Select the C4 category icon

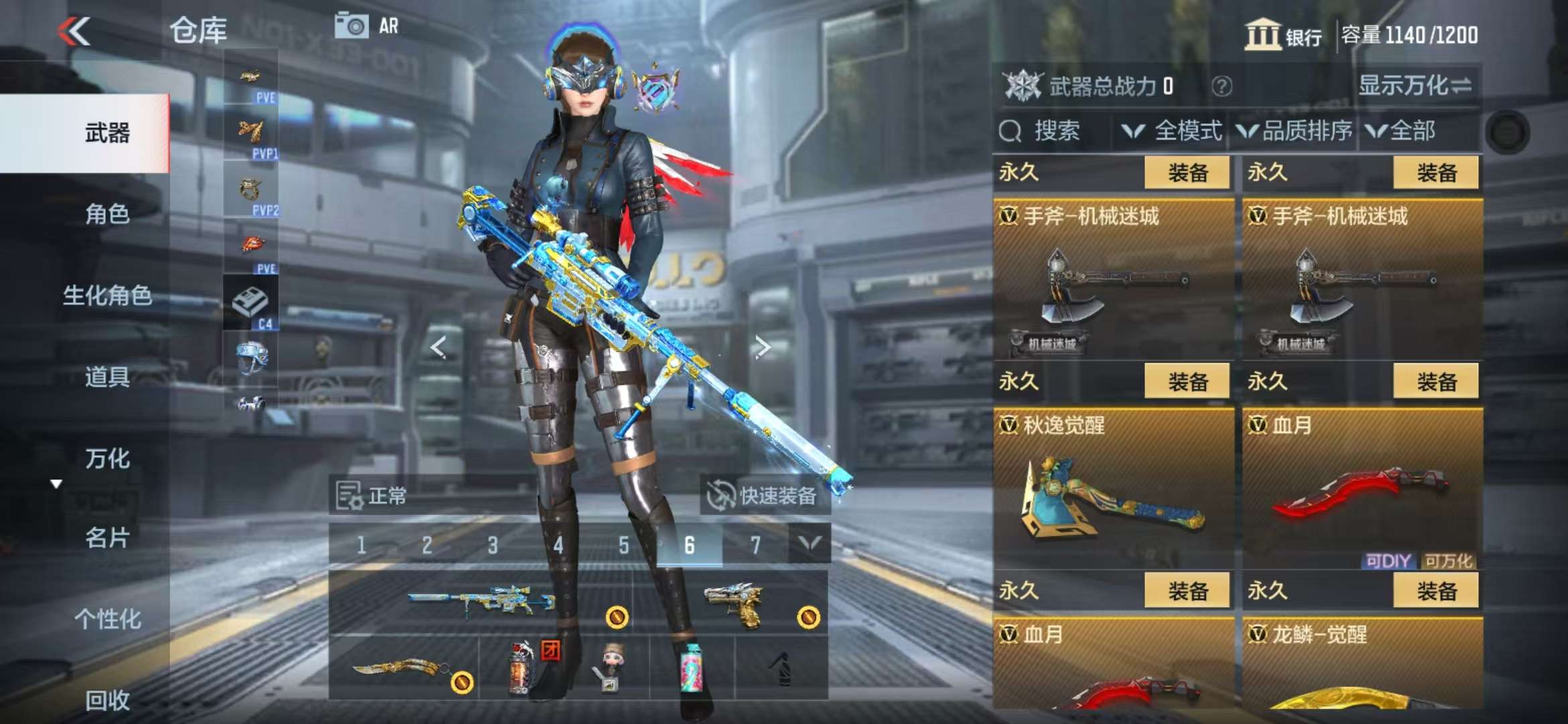point(251,304)
